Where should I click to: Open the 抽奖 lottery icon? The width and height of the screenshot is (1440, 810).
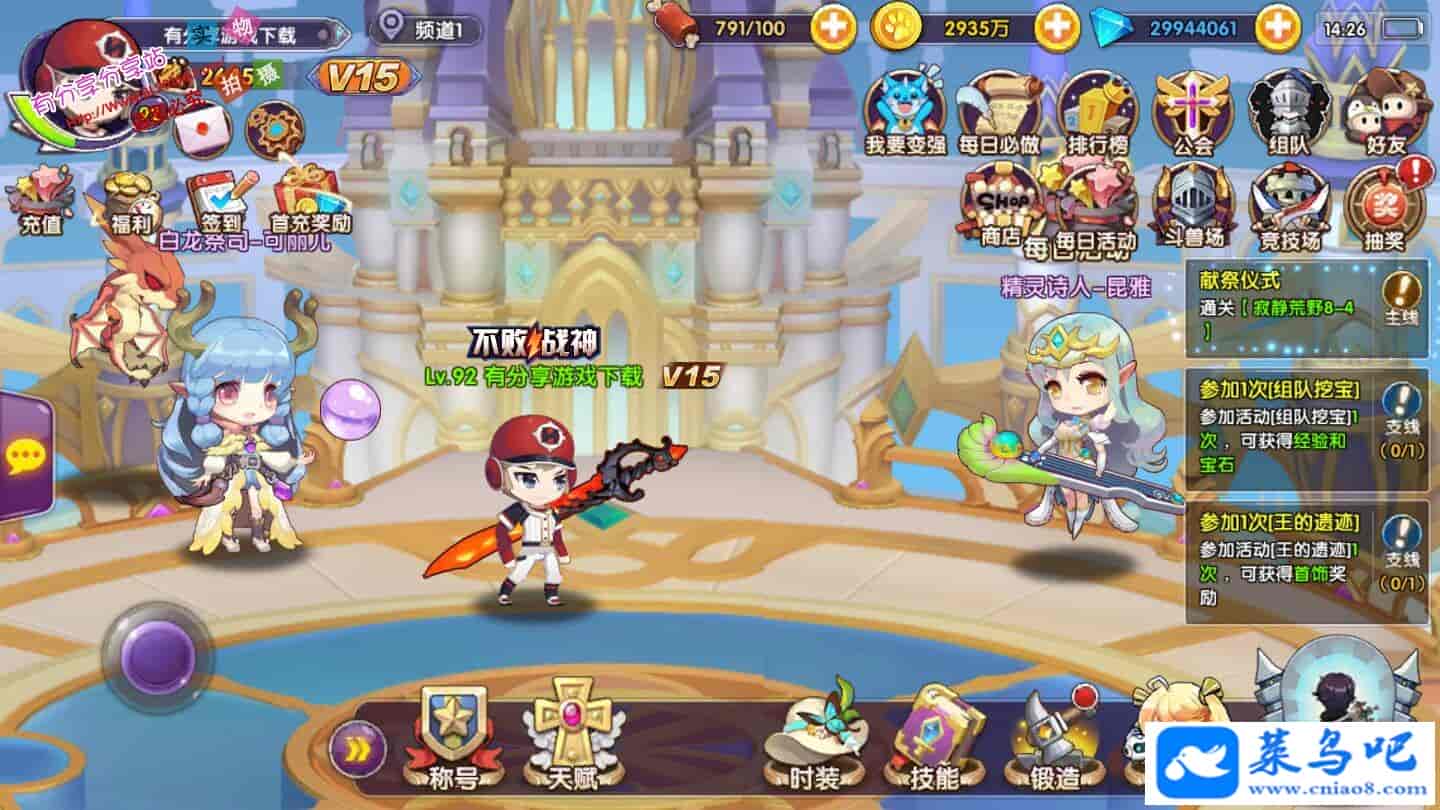click(x=1384, y=207)
